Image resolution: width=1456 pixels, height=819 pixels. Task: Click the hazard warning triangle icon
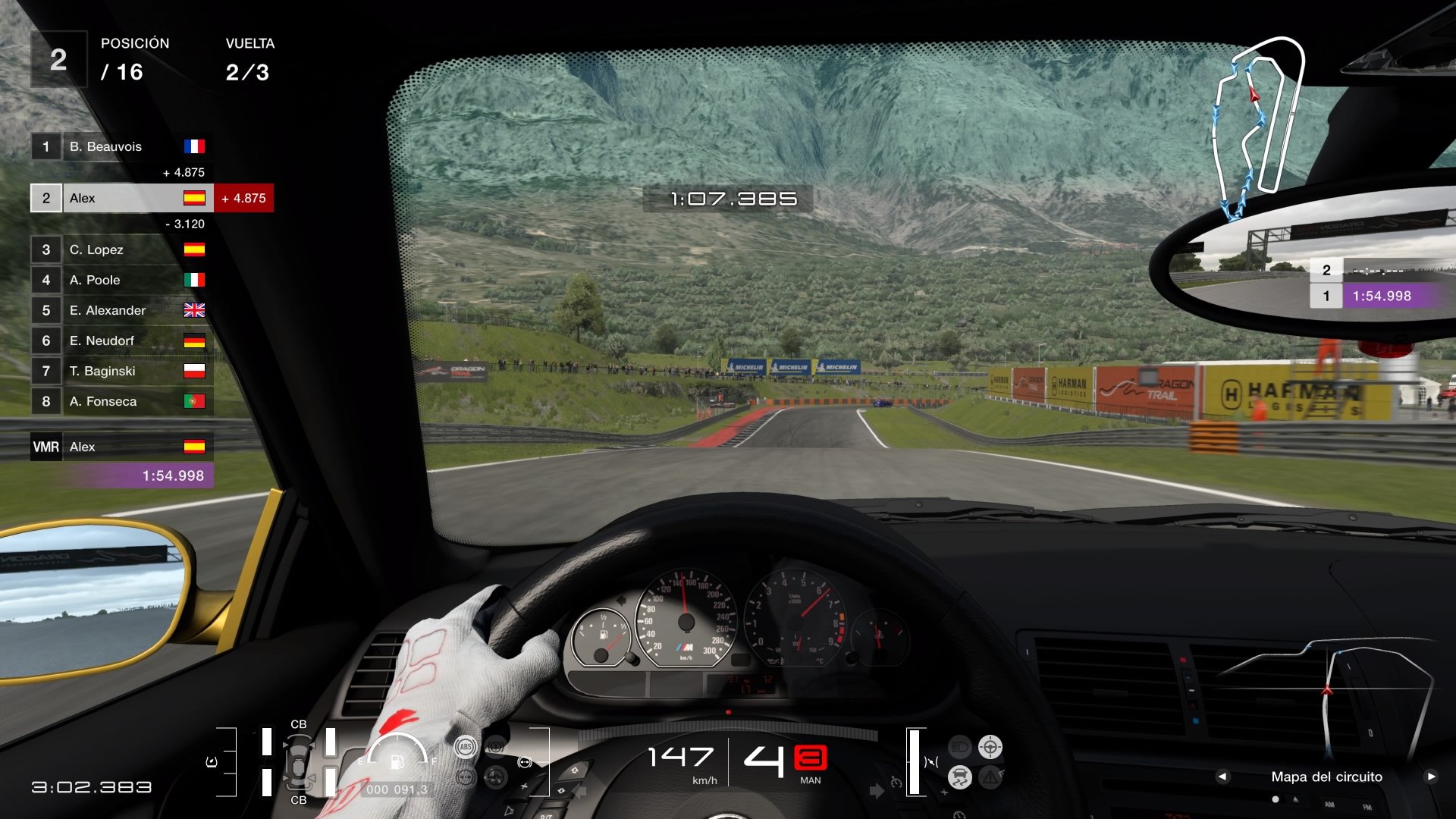[x=990, y=777]
